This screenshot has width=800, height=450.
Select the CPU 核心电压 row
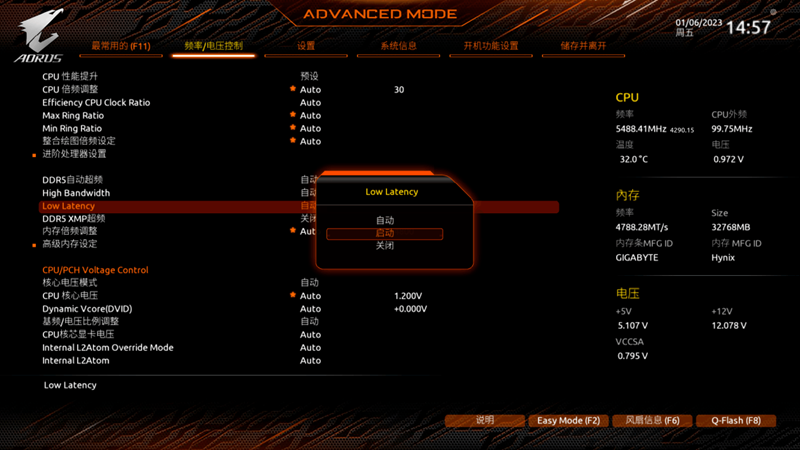tap(70, 296)
